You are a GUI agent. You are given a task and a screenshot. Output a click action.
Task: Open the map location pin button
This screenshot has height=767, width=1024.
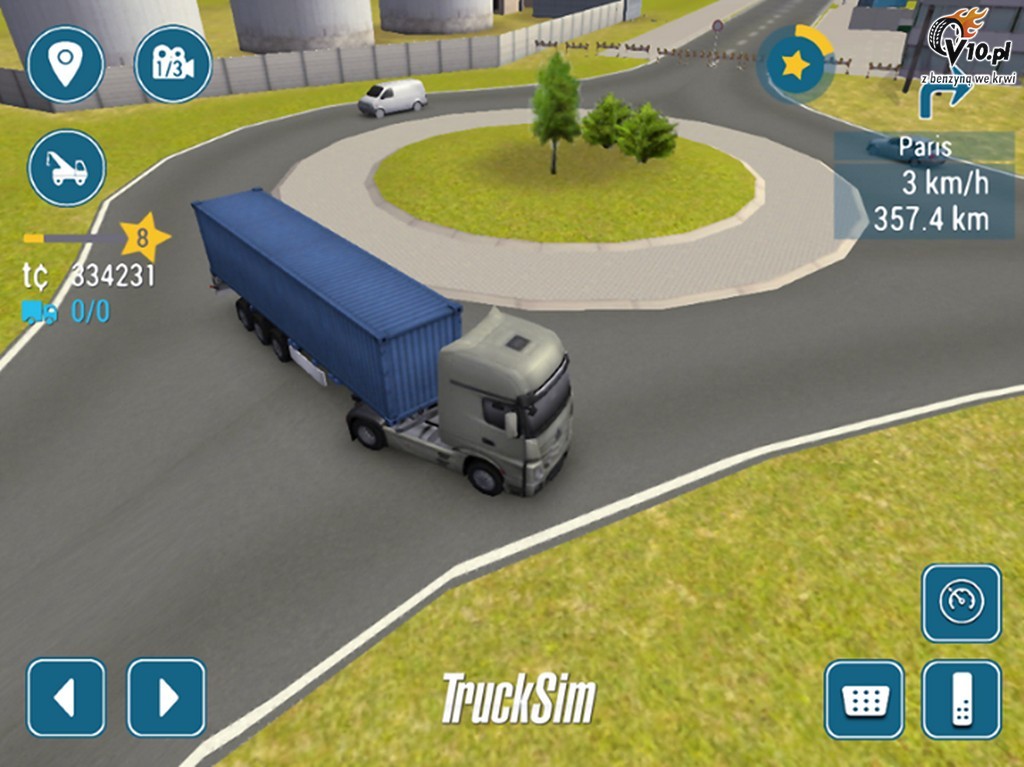(66, 64)
